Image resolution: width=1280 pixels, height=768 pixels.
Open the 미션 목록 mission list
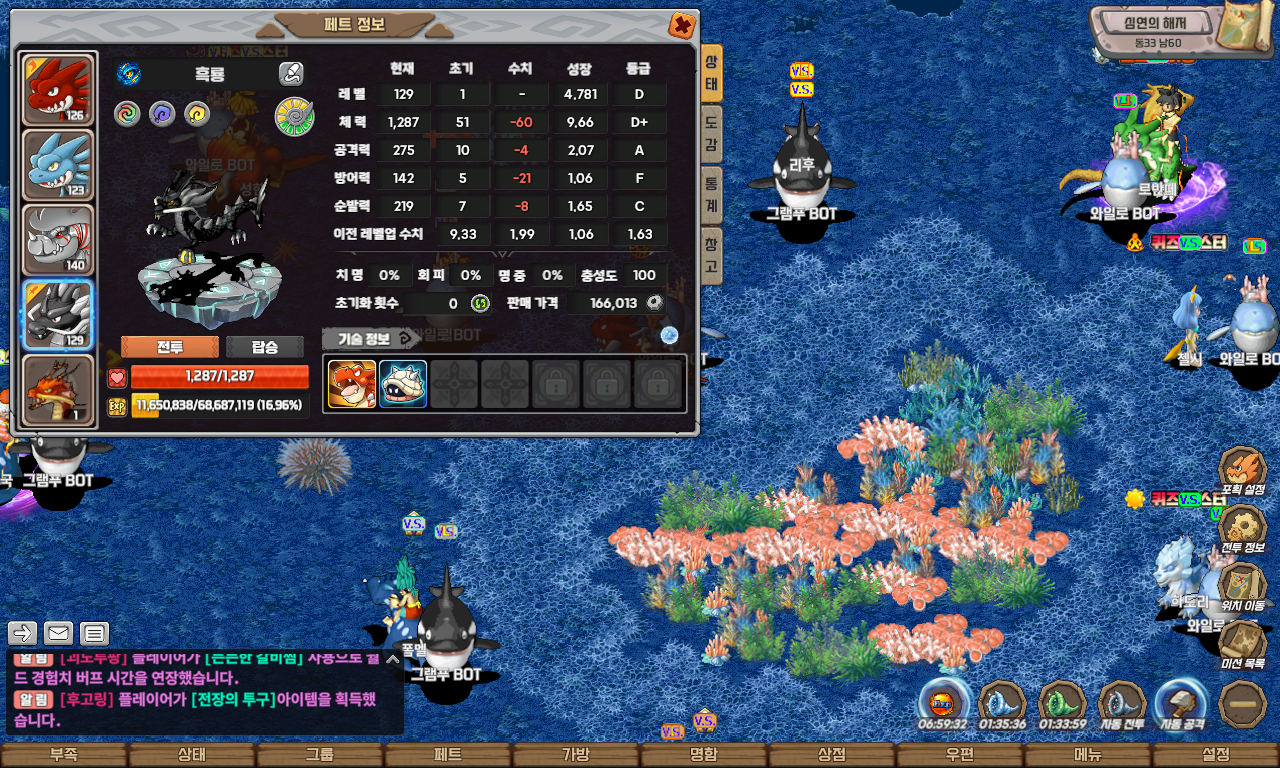(x=1244, y=645)
